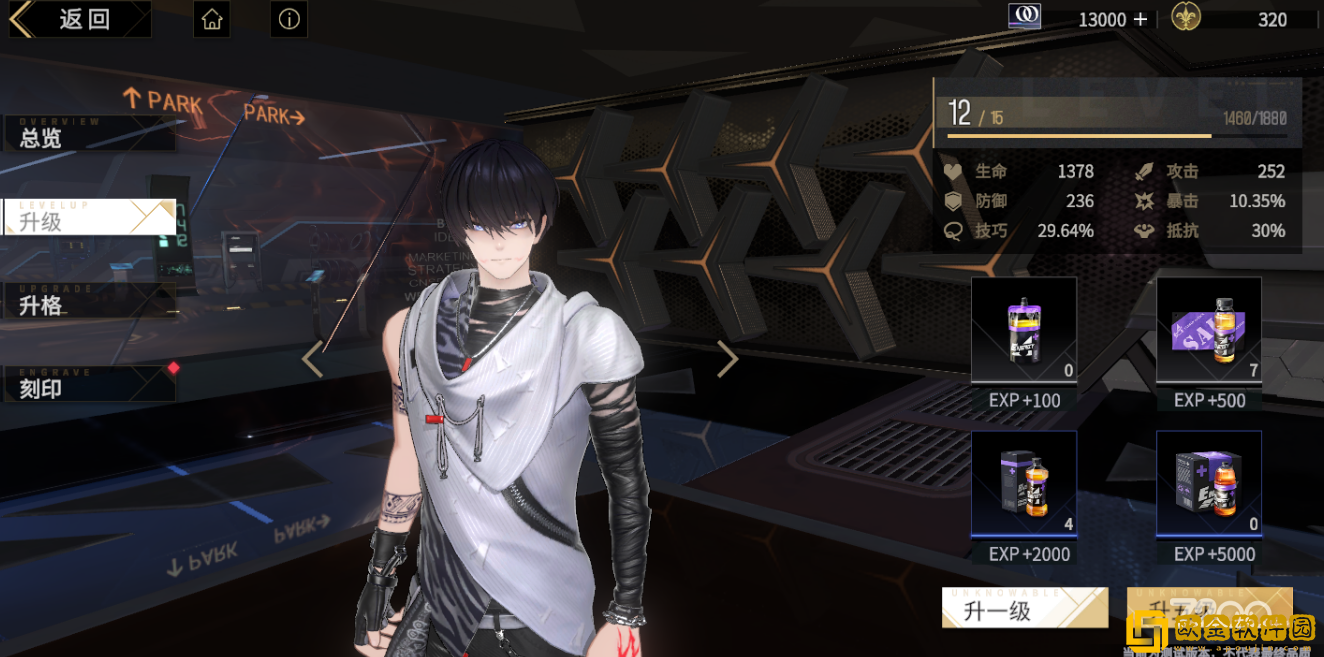This screenshot has height=657, width=1324.
Task: Add more currency with plus button
Action: click(1140, 19)
